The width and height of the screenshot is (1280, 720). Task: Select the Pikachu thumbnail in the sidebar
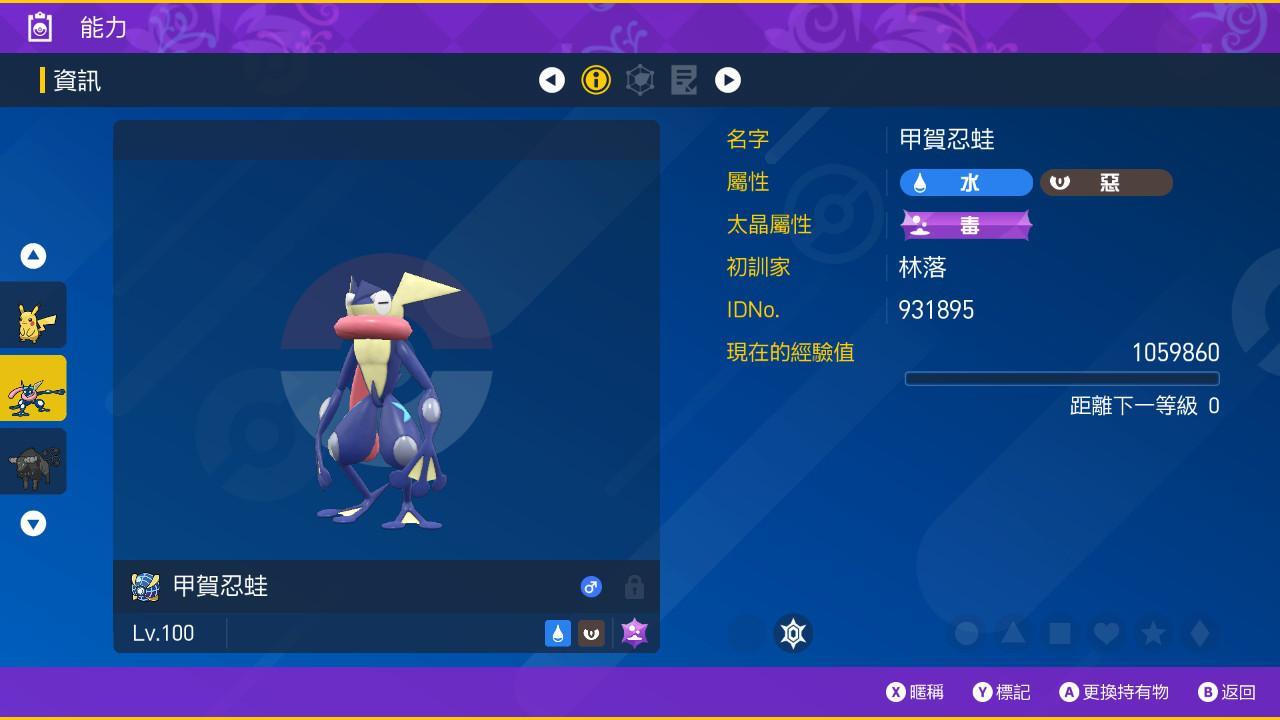pyautogui.click(x=33, y=315)
